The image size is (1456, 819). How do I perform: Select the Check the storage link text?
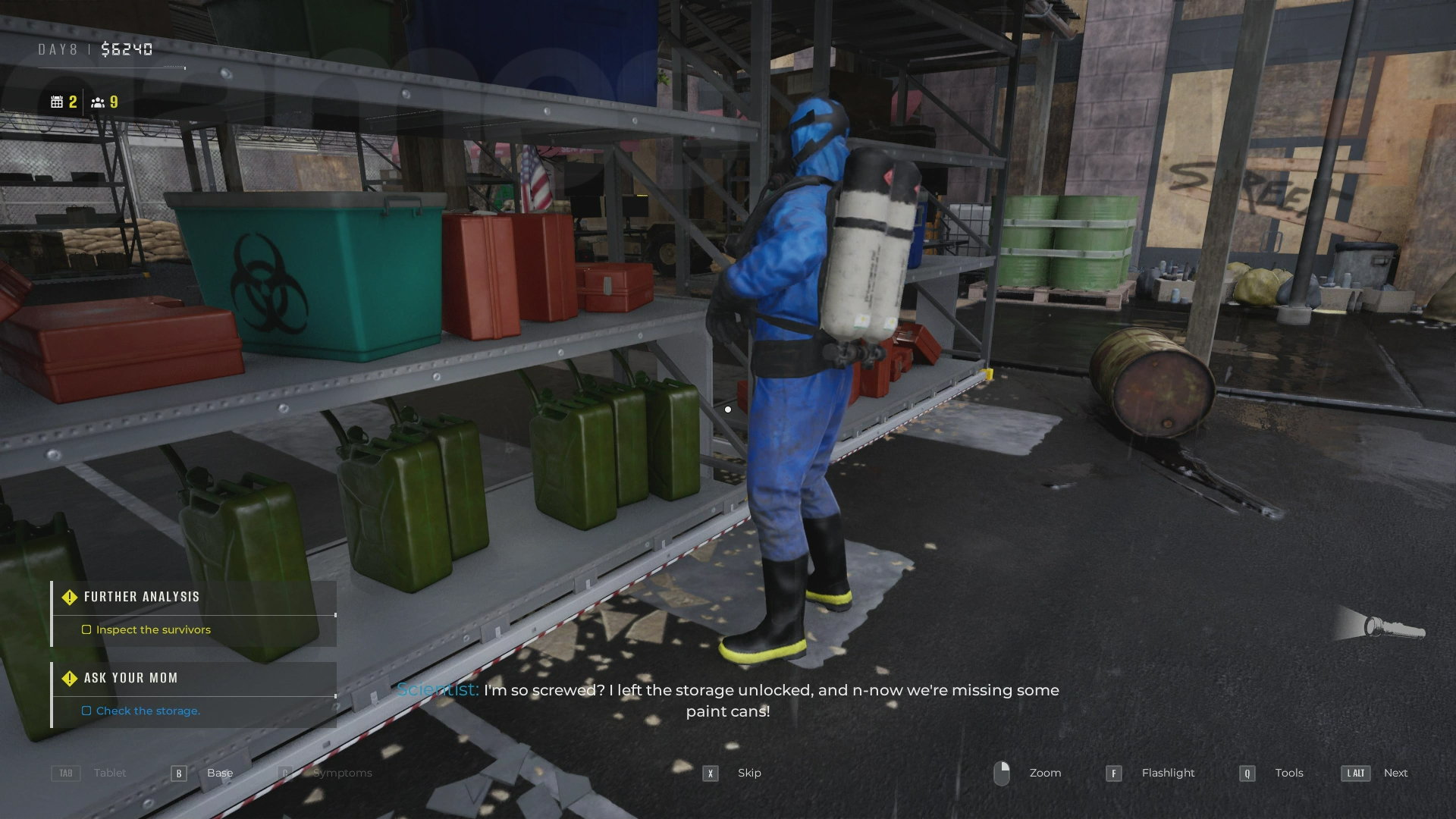tap(148, 711)
